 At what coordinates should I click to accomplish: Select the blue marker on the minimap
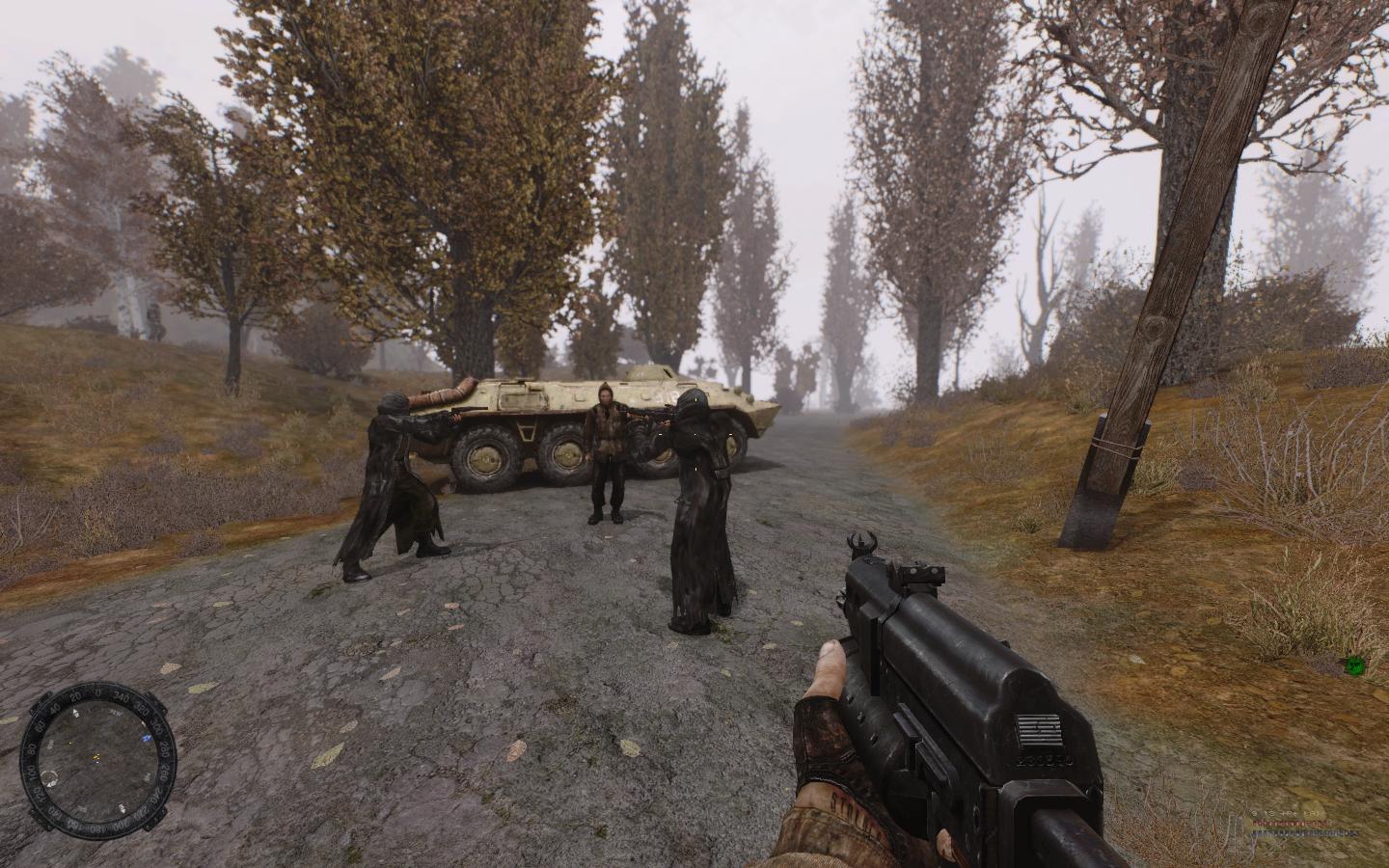point(148,737)
